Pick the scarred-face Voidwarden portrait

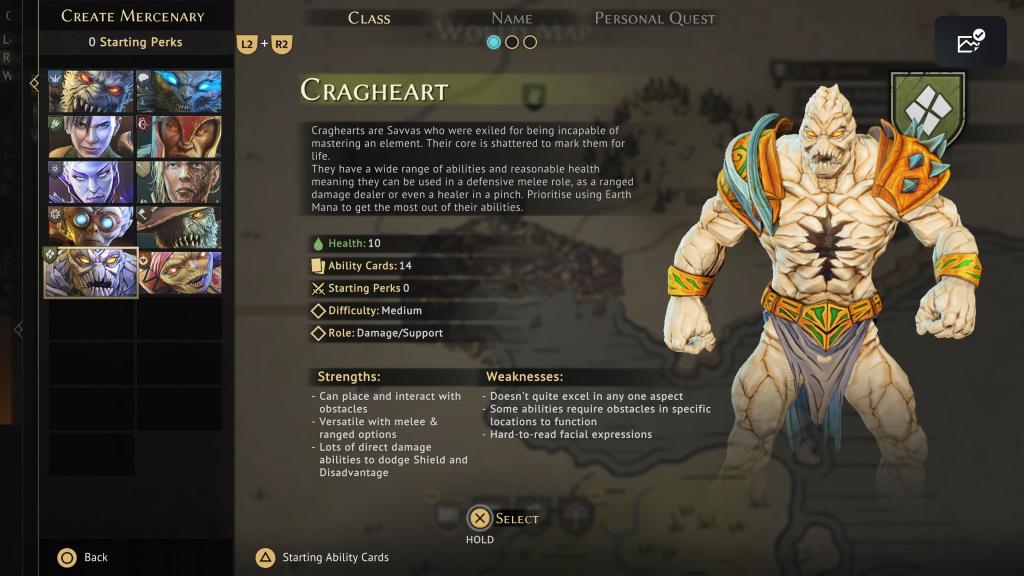(179, 182)
